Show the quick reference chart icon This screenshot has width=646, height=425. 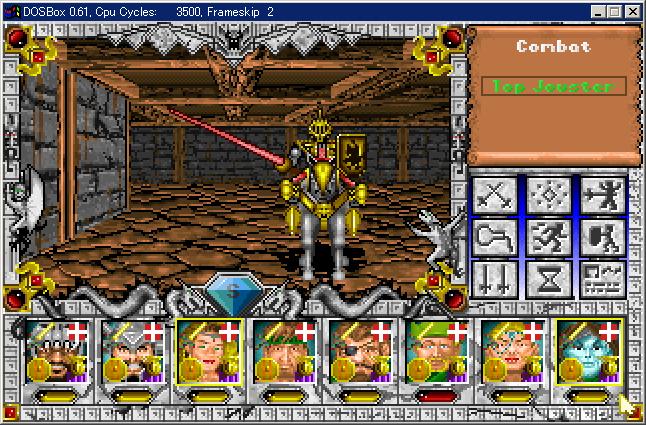coord(601,279)
